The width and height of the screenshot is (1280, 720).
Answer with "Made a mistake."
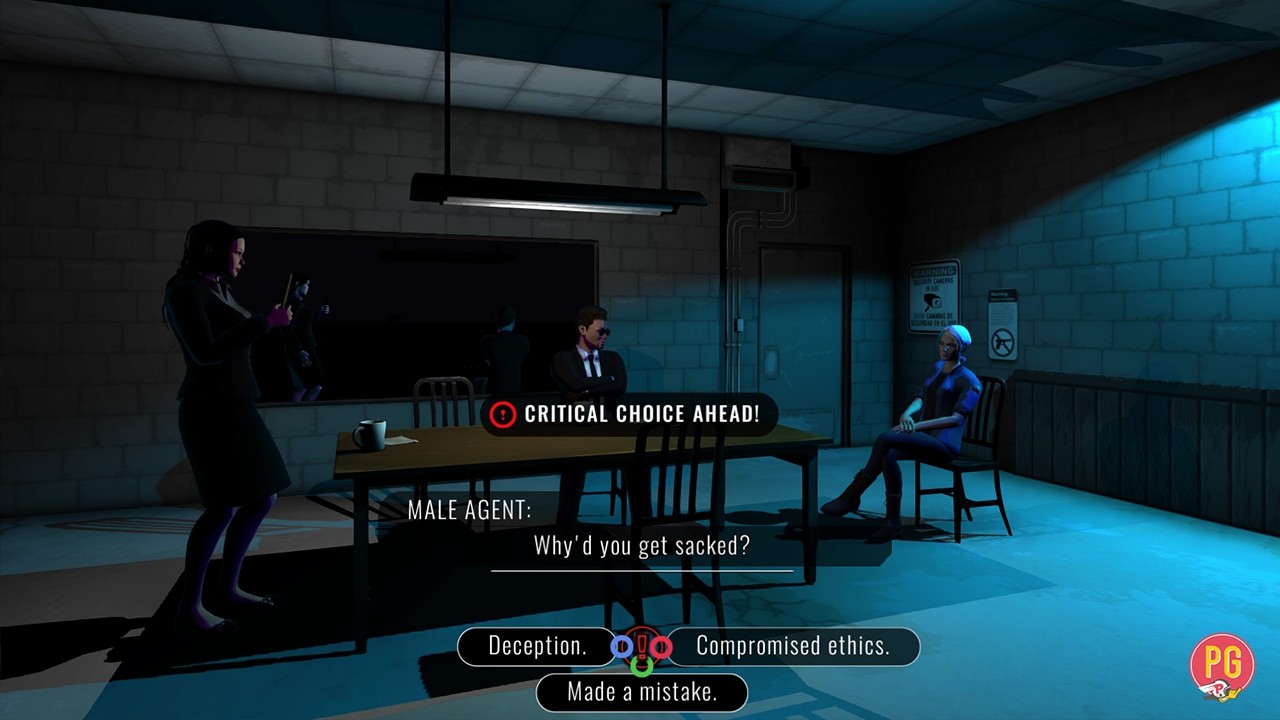tap(641, 692)
